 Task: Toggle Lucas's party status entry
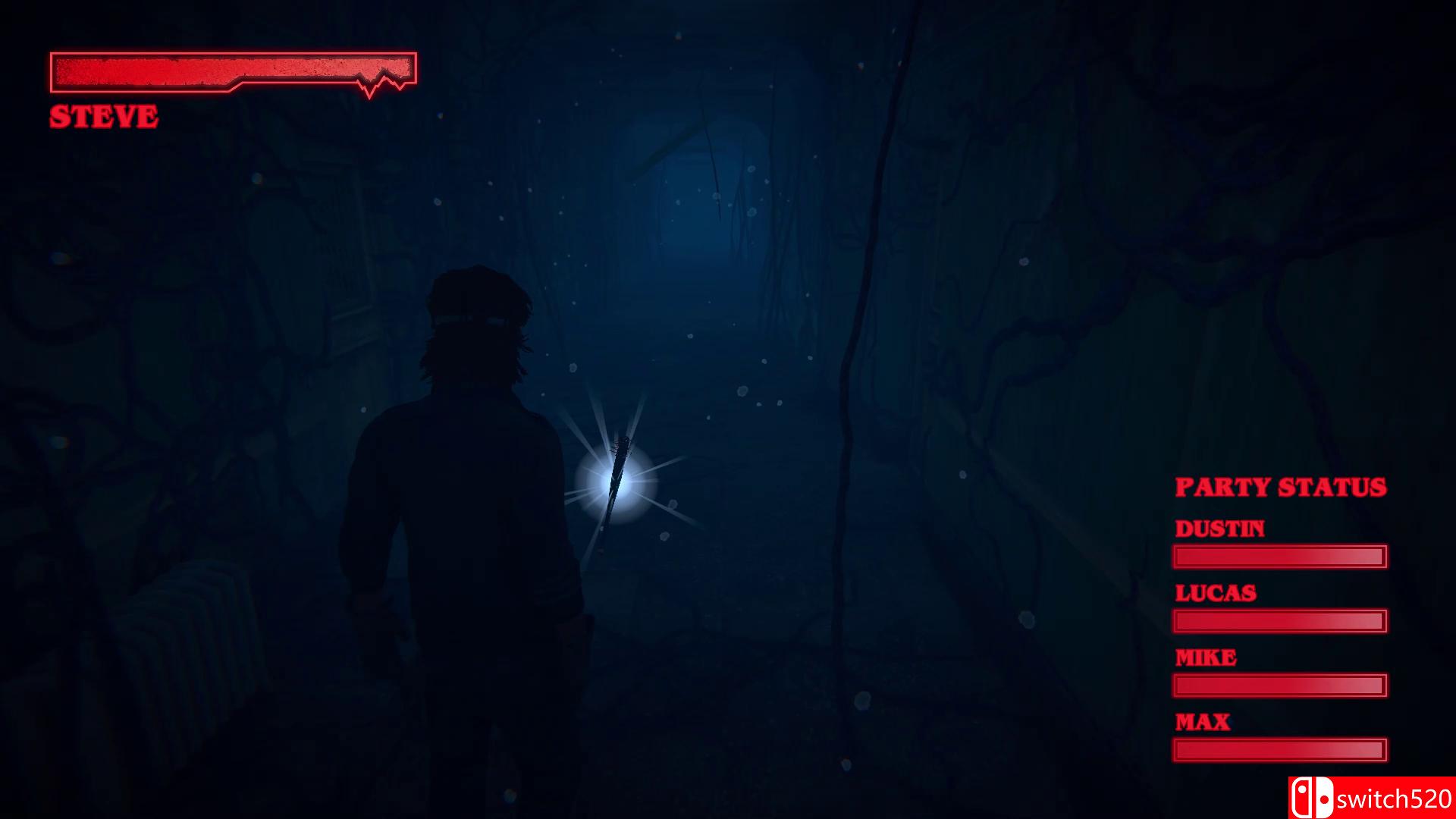point(1280,622)
